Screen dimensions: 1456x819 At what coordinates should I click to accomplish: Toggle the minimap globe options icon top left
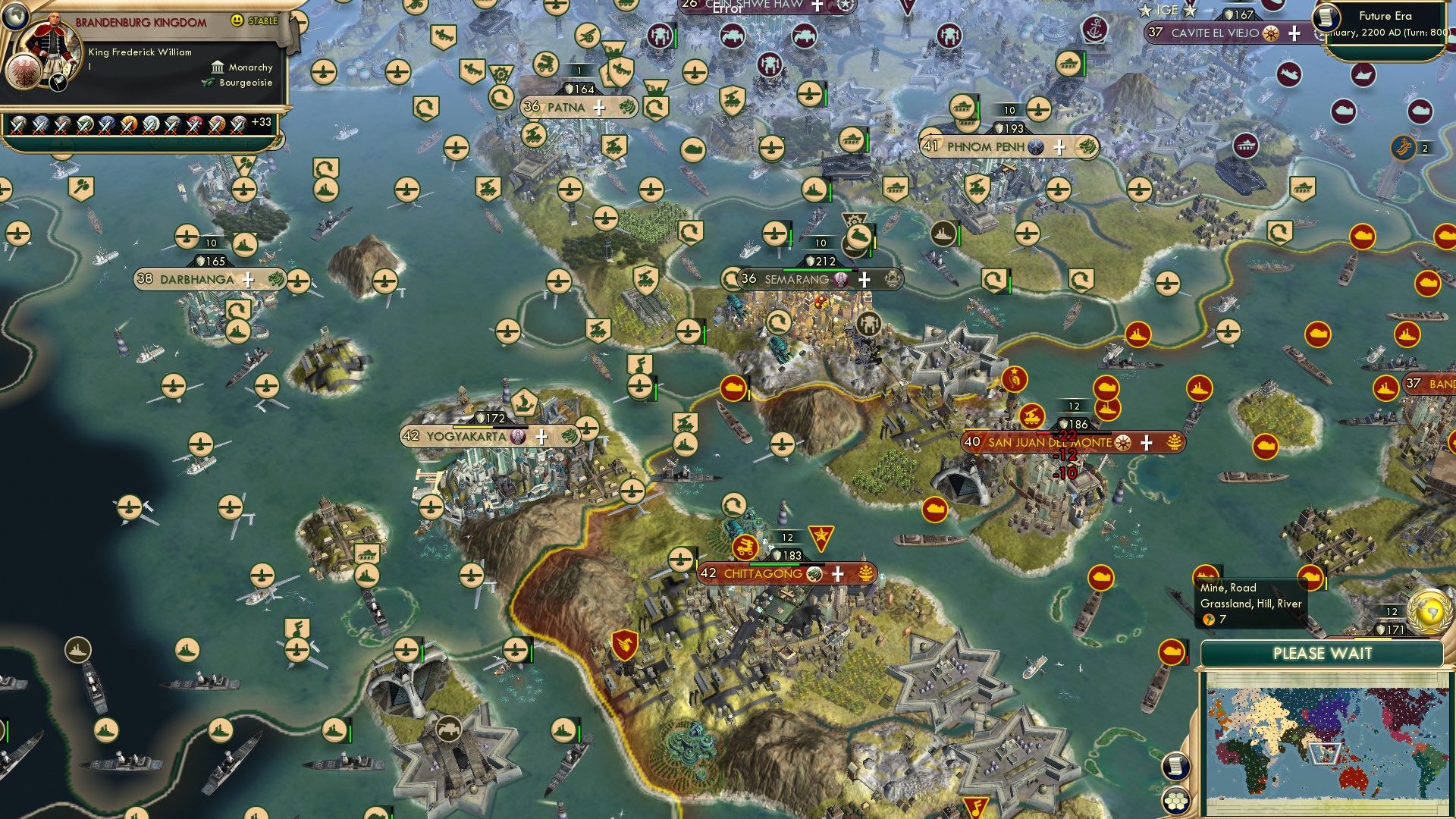point(15,15)
